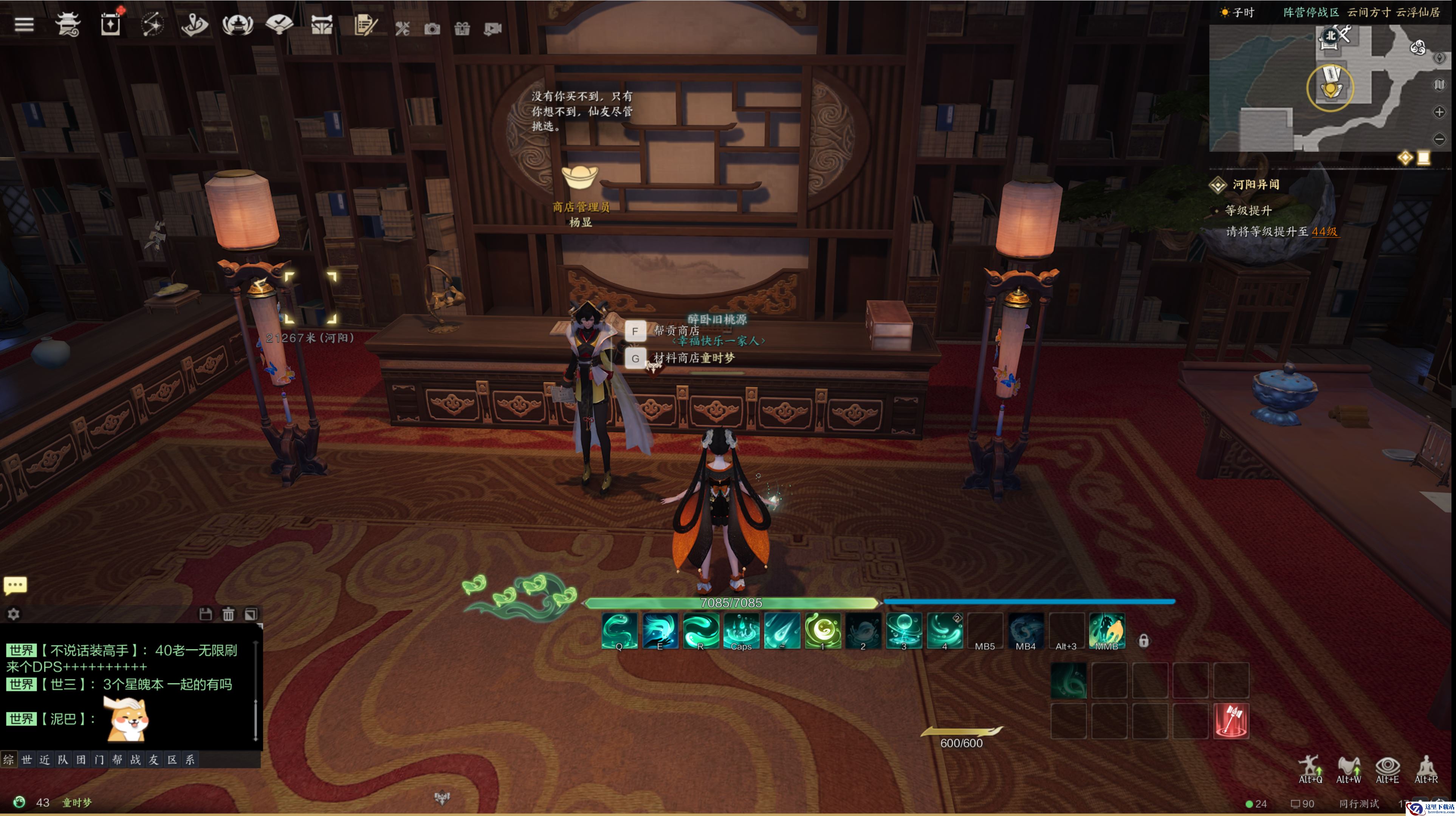Use the red hammer skill slot
Screen dimensions: 1456x816
tap(1231, 720)
